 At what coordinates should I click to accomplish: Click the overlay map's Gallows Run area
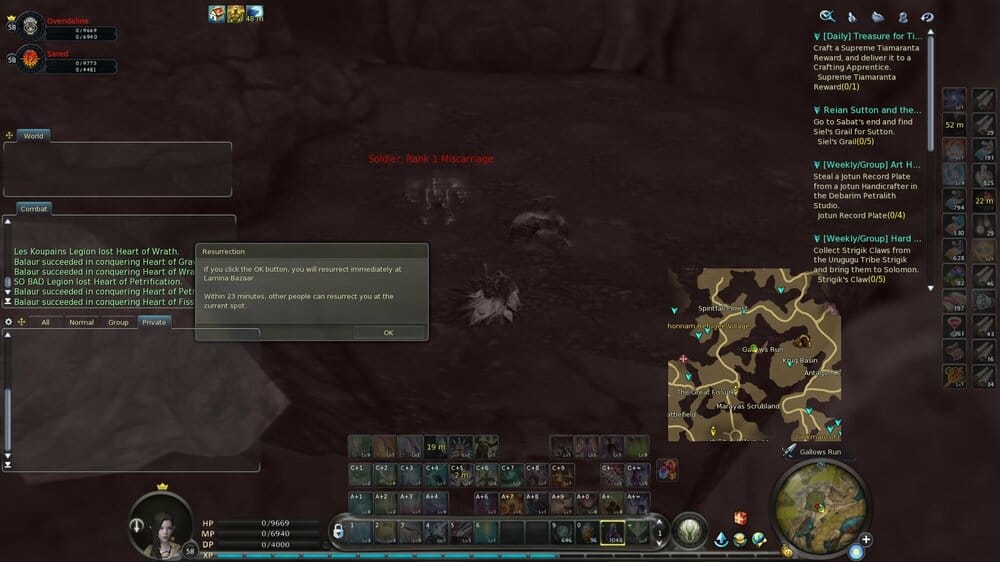click(762, 350)
